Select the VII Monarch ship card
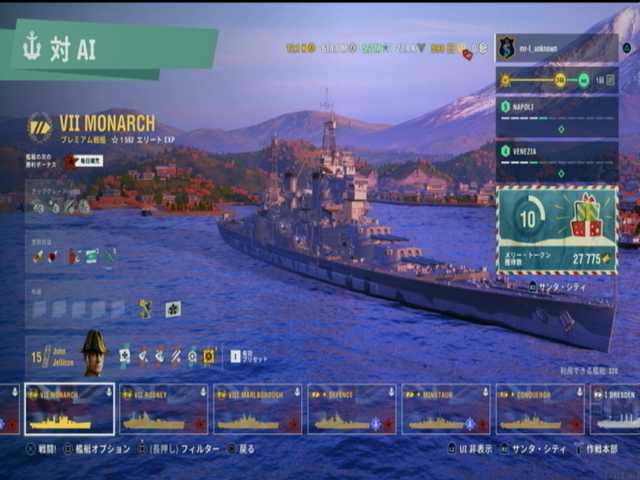The height and width of the screenshot is (480, 640). (69, 409)
